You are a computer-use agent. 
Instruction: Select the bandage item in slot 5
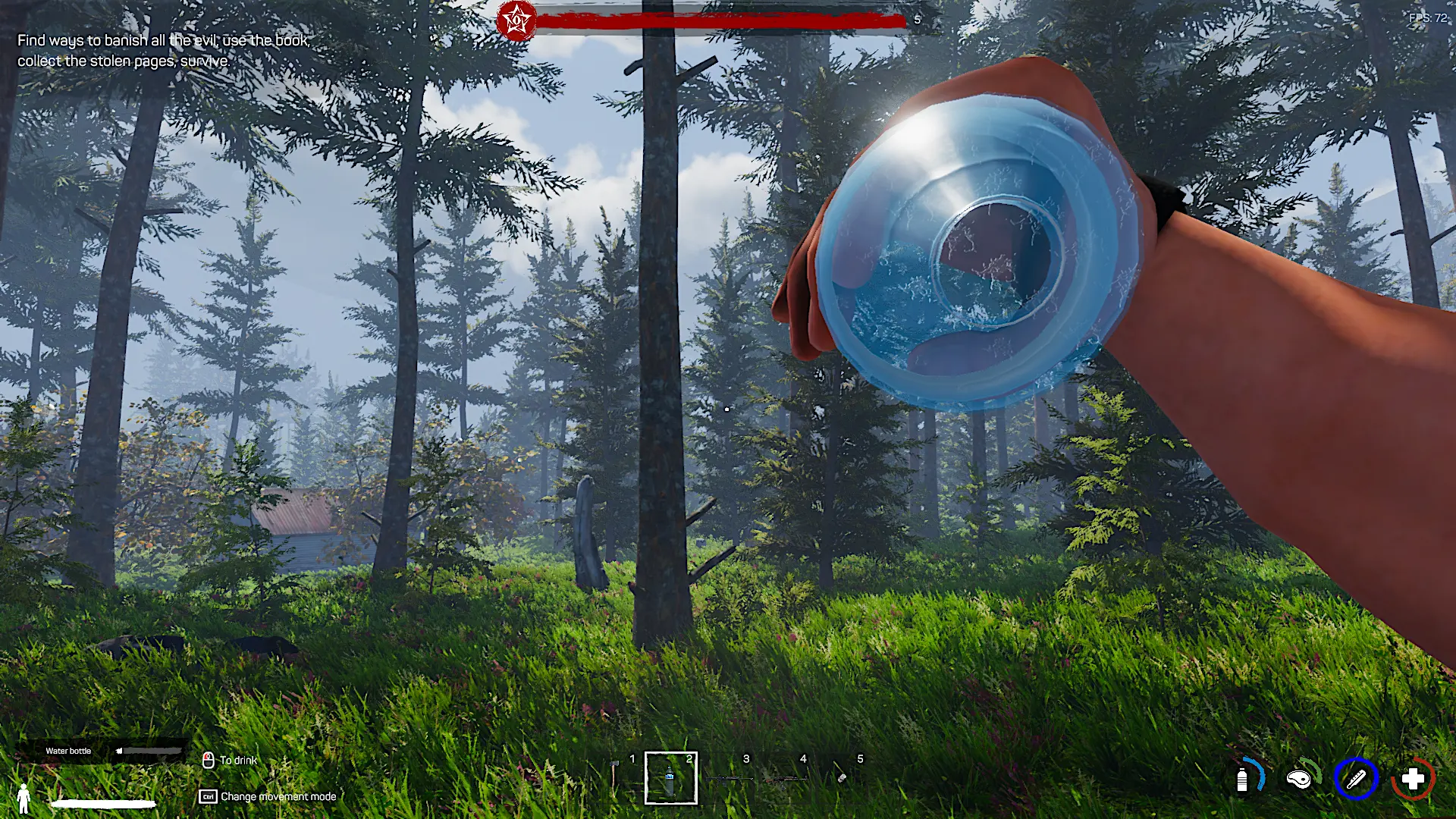(842, 777)
